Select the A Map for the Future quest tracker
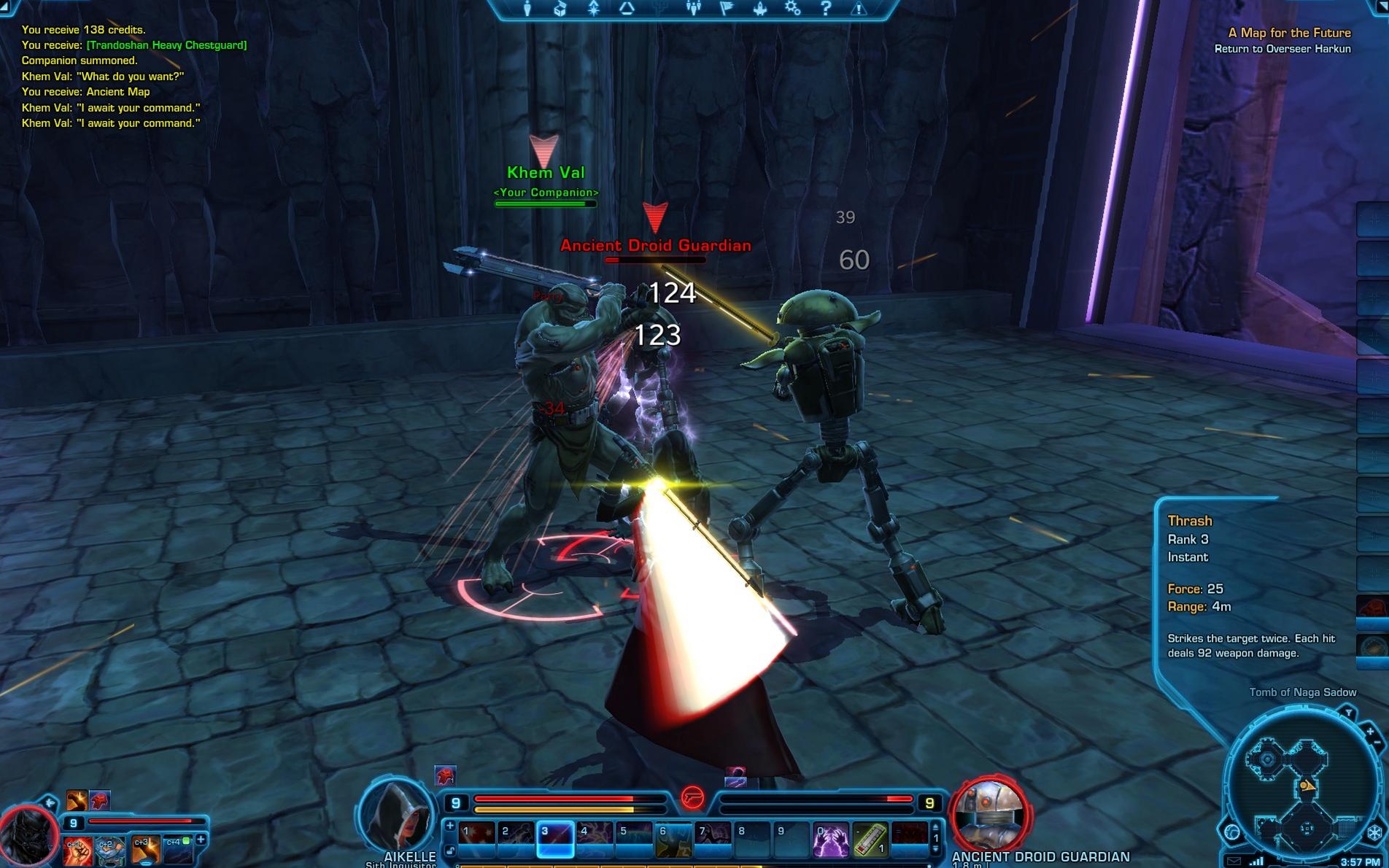 (1288, 33)
